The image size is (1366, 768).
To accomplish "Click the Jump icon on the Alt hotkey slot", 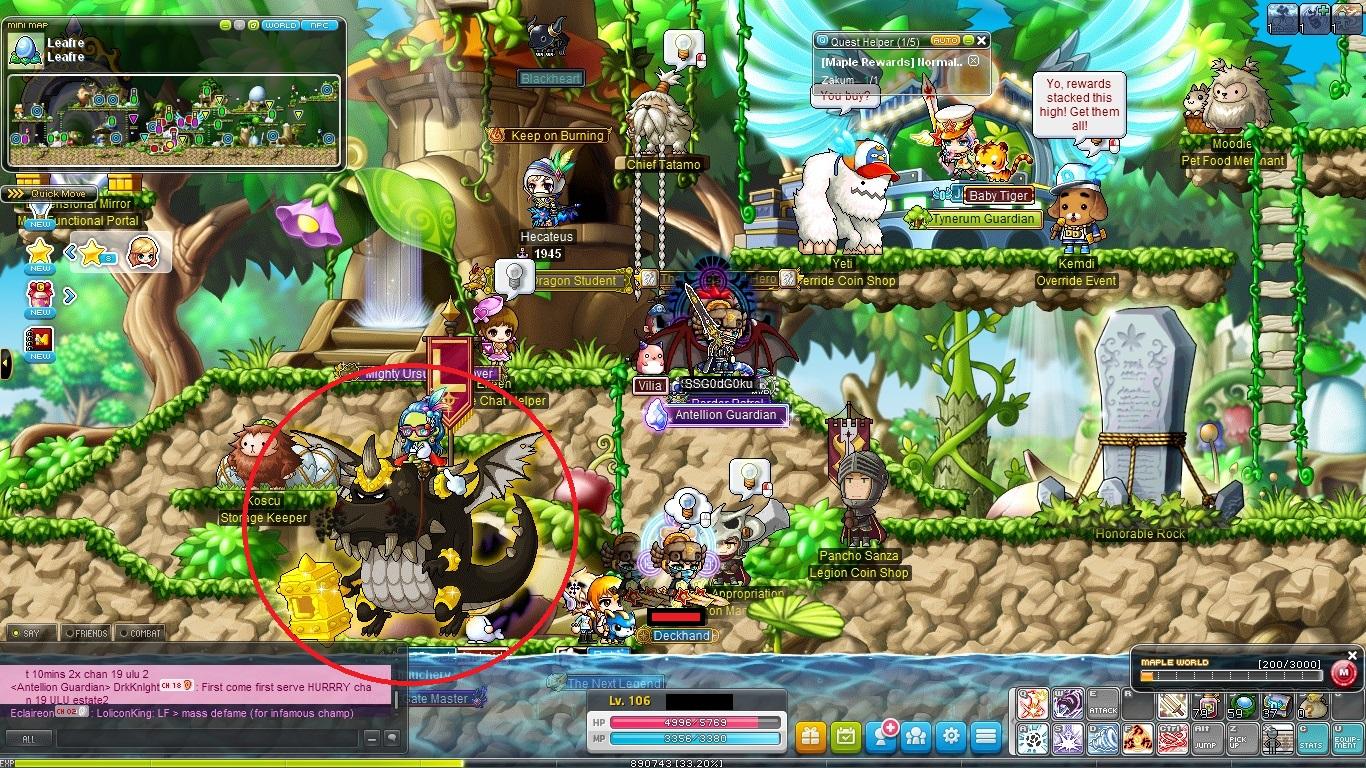I will [x=1207, y=738].
